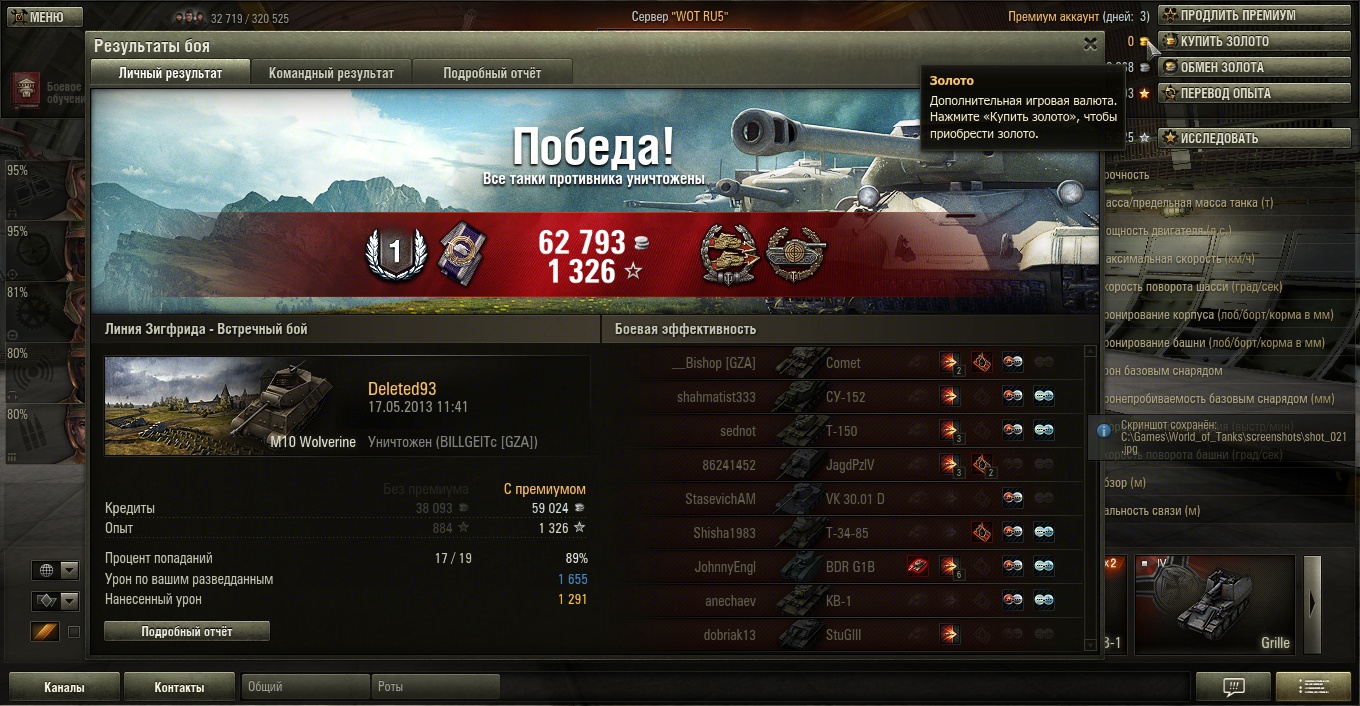The height and width of the screenshot is (706, 1360).
Task: Open the Меню button
Action: [42, 17]
